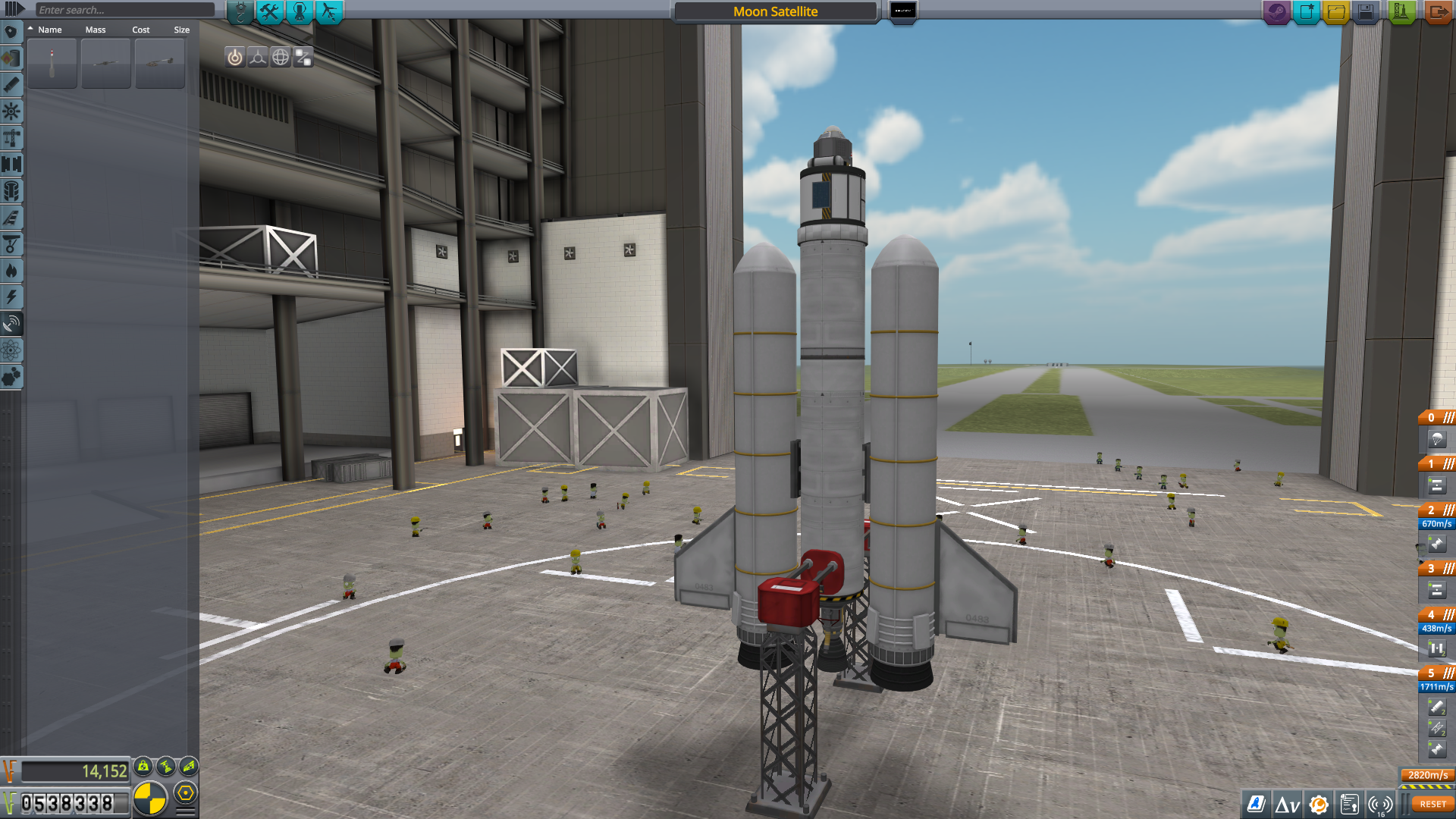Image resolution: width=1456 pixels, height=819 pixels.
Task: Click the Enter search field
Action: 125,10
